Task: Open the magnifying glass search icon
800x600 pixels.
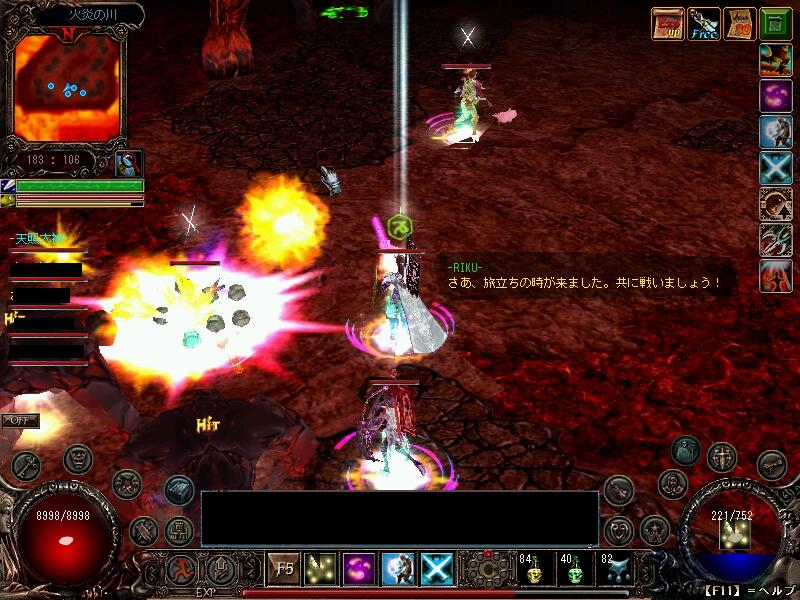Action: click(x=129, y=161)
